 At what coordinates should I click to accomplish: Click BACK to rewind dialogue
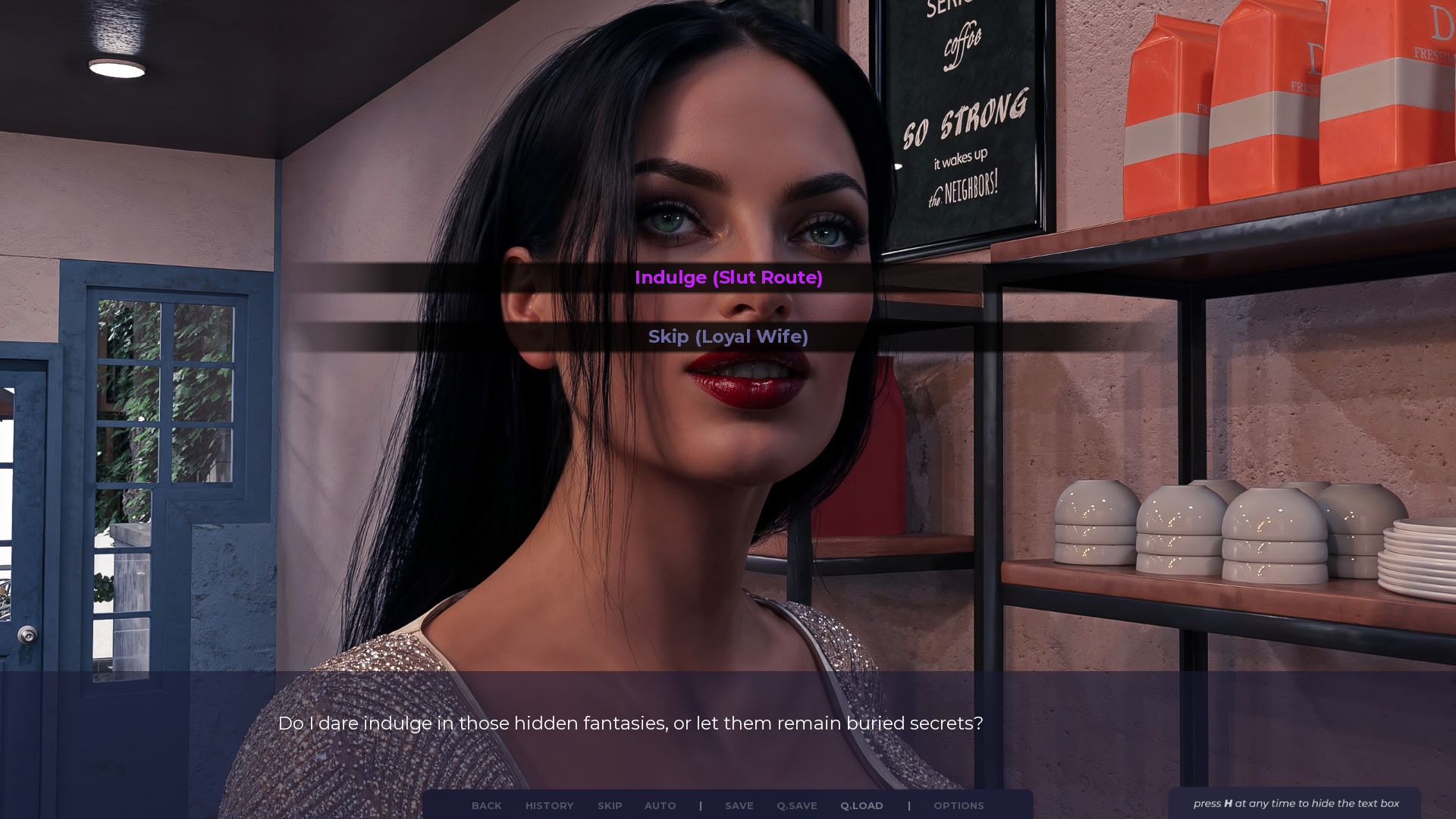tap(486, 805)
